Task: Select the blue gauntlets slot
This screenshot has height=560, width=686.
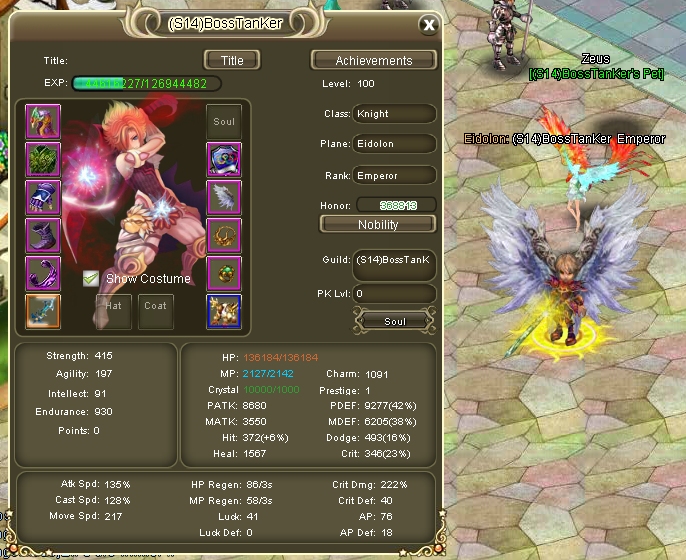Action: 43,198
